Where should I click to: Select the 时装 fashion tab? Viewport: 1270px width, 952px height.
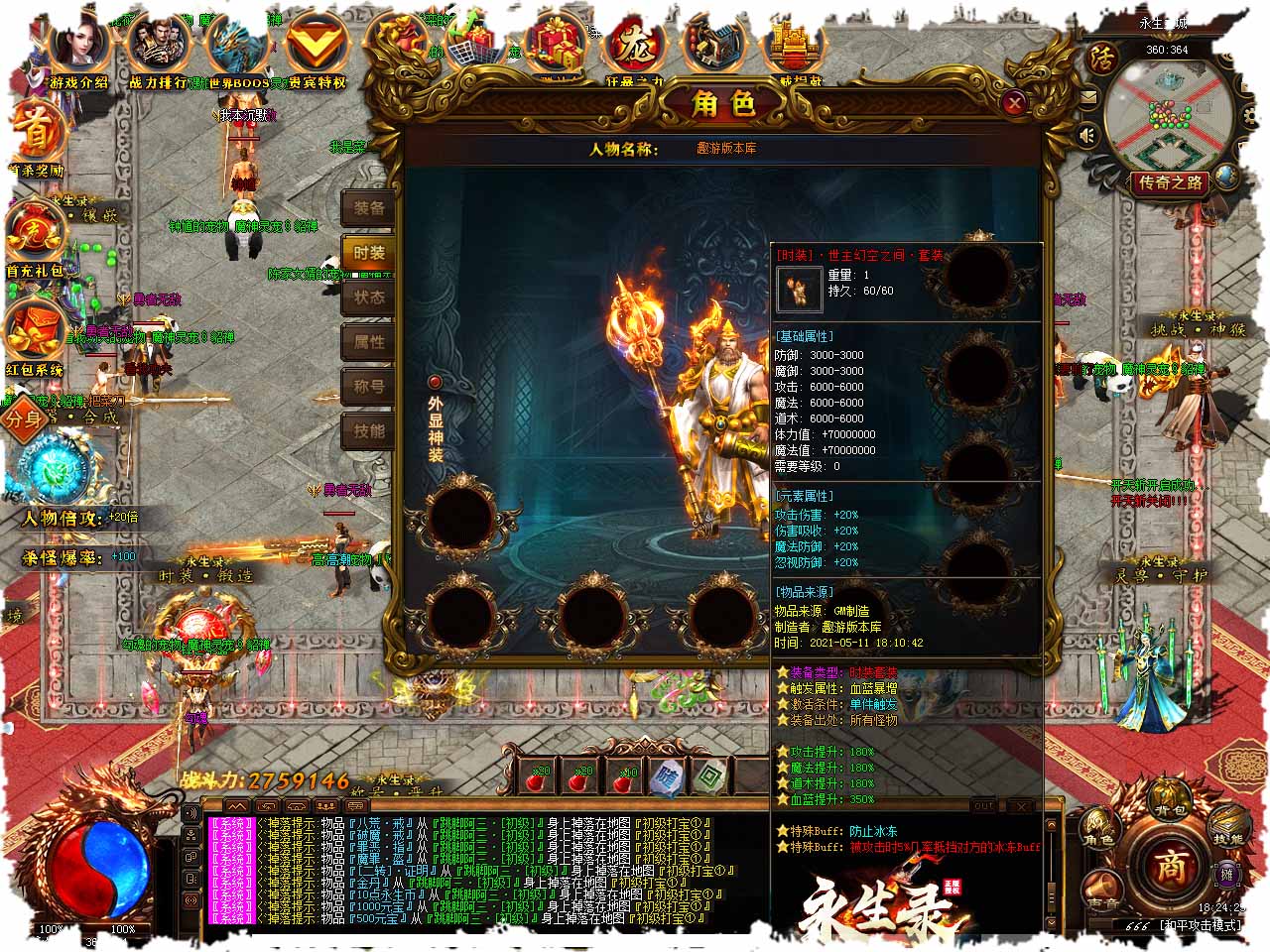pos(368,253)
